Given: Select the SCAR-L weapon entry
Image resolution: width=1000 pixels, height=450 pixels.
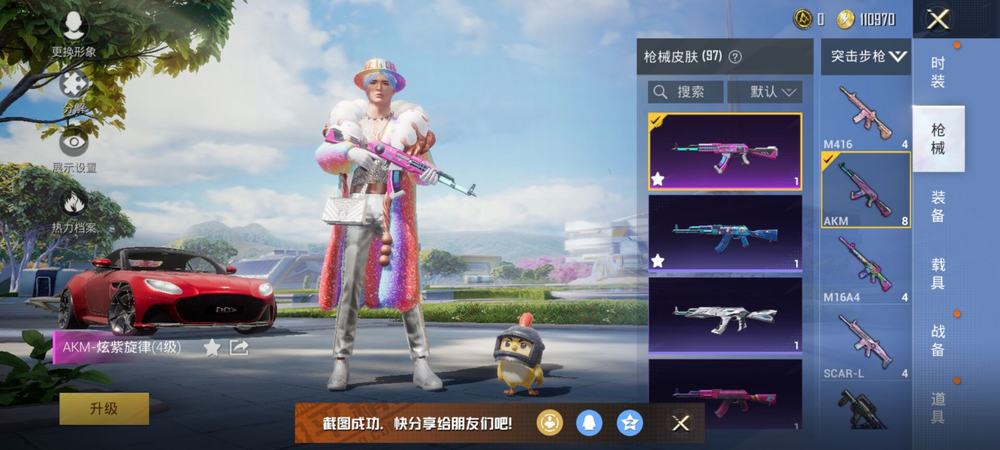Looking at the screenshot, I should tap(865, 345).
